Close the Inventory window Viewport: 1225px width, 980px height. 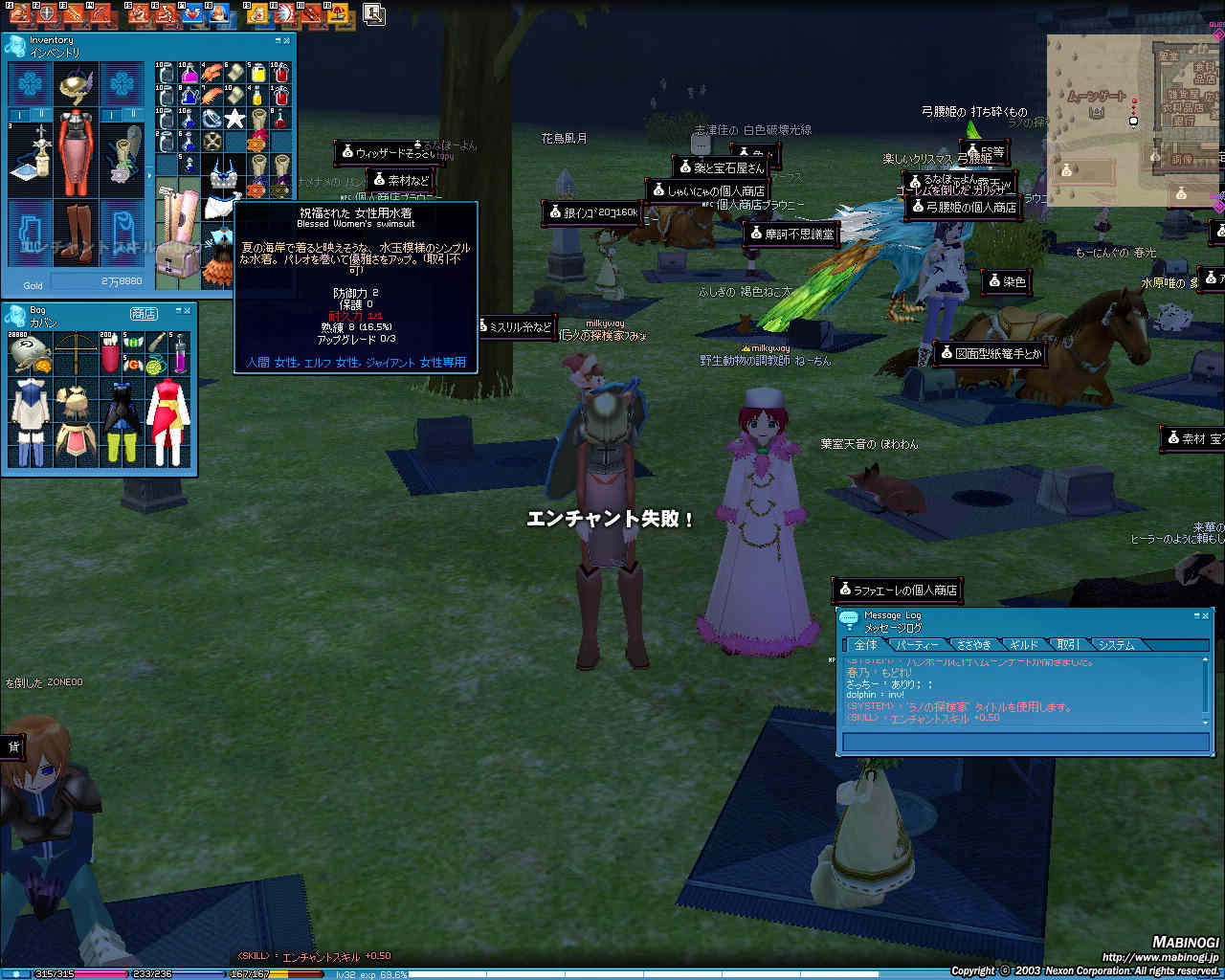(286, 41)
